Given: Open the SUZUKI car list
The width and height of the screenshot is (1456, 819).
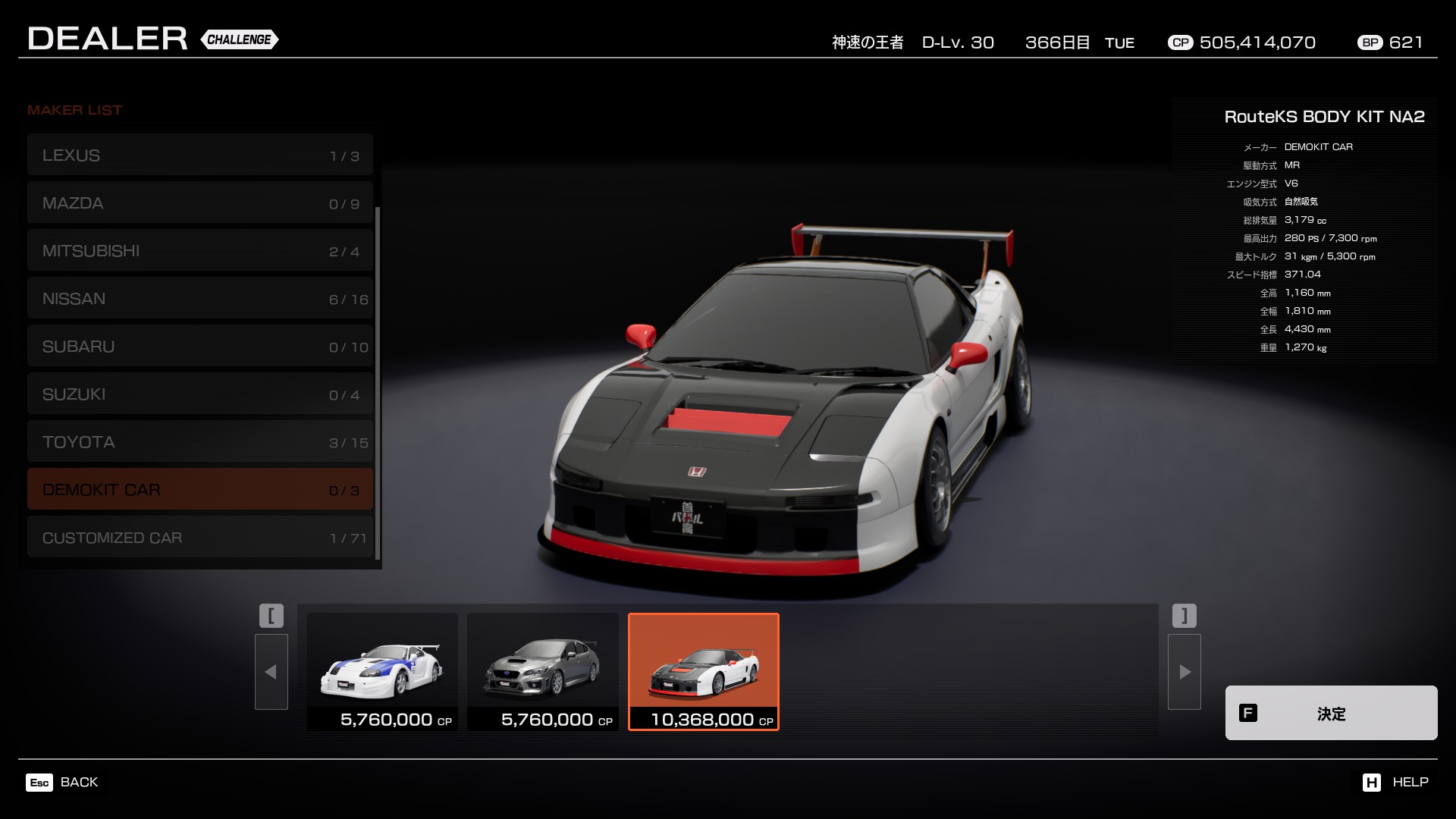Looking at the screenshot, I should (200, 394).
